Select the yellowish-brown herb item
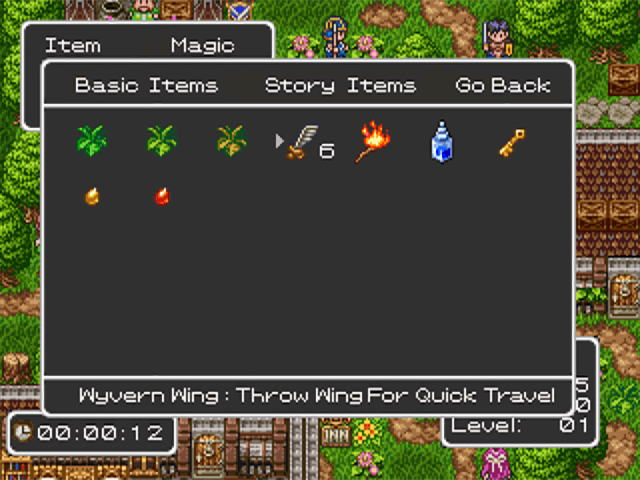Viewport: 640px width, 480px height. click(x=232, y=141)
